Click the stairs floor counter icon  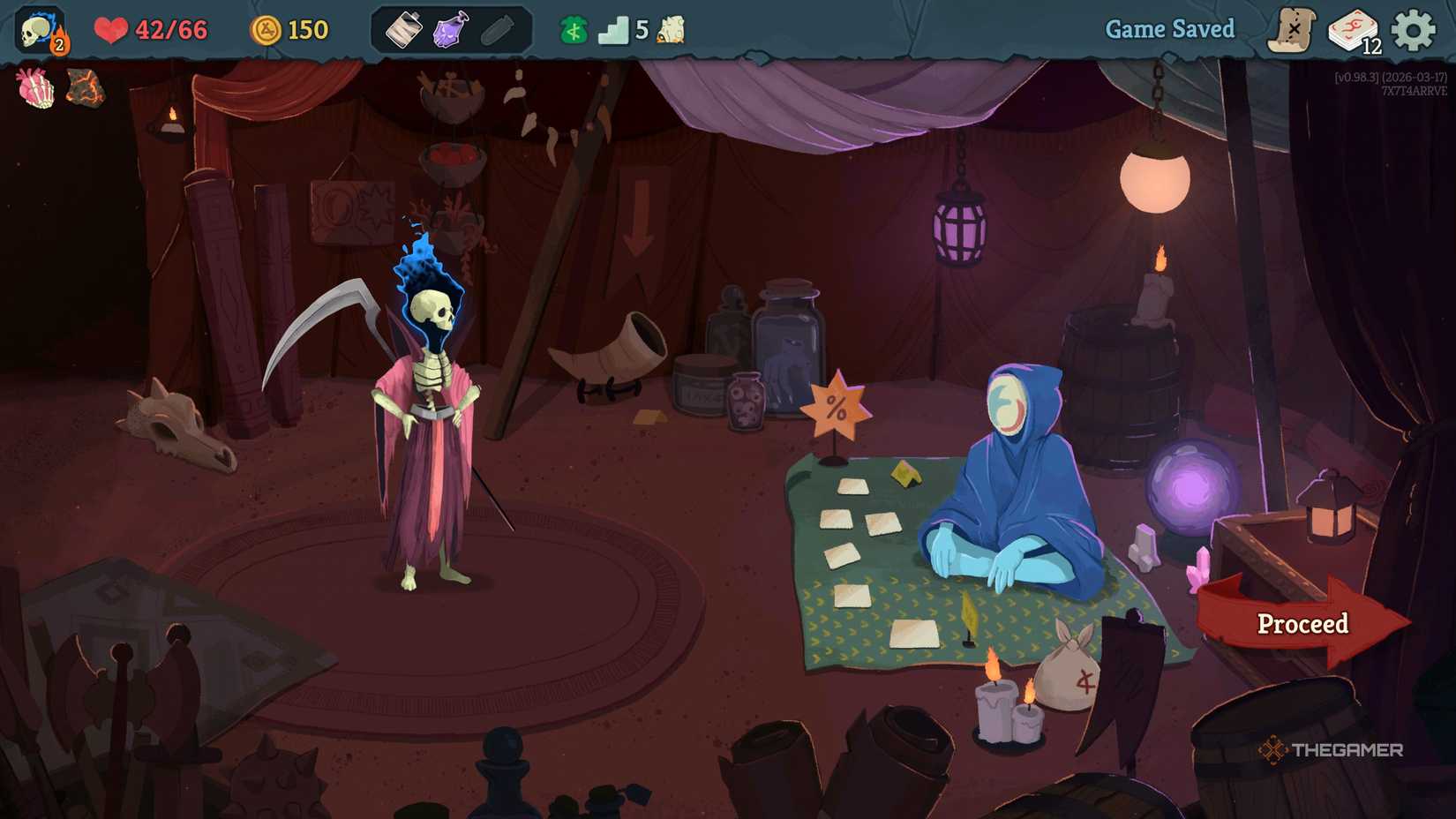(615, 29)
